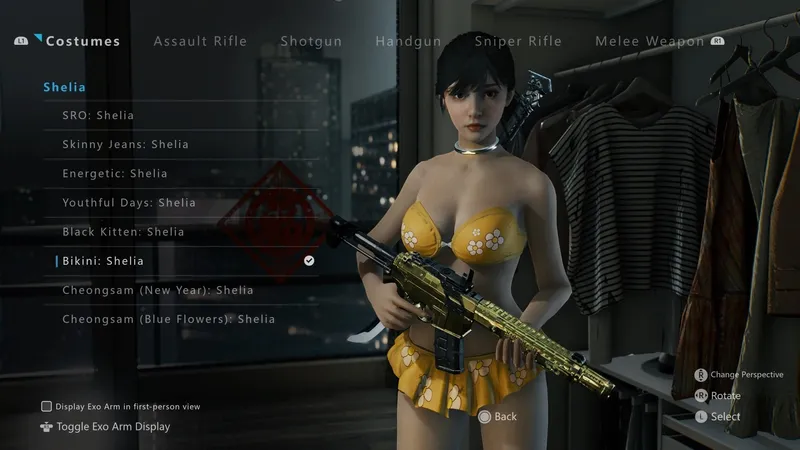This screenshot has height=450, width=800.
Task: Pick the Energetic: Shelia costume
Action: tap(115, 174)
